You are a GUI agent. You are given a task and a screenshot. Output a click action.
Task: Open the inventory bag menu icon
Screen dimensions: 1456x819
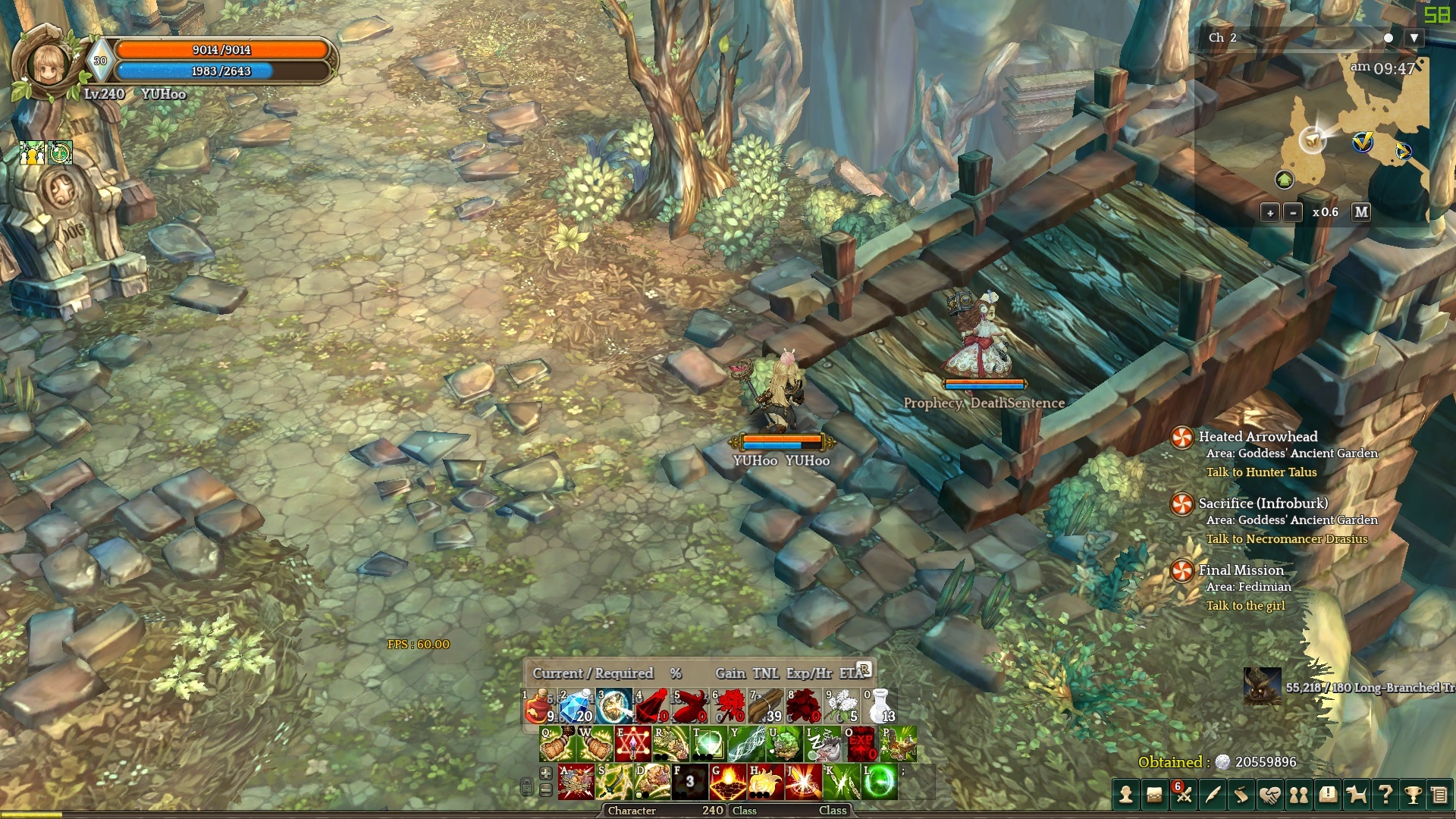tap(1155, 795)
